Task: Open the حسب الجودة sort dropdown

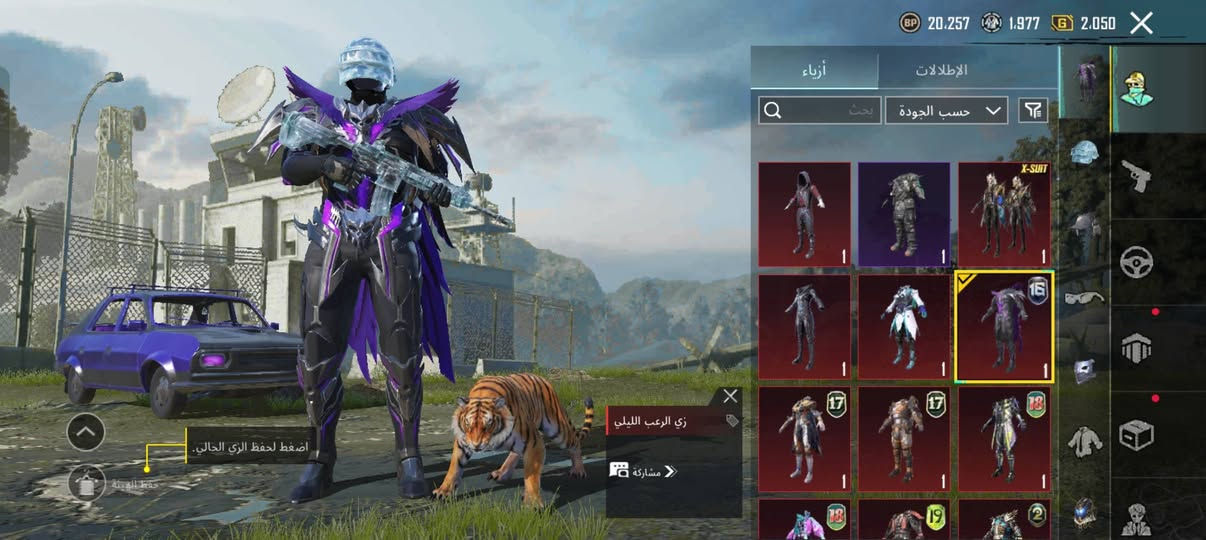Action: pyautogui.click(x=946, y=110)
